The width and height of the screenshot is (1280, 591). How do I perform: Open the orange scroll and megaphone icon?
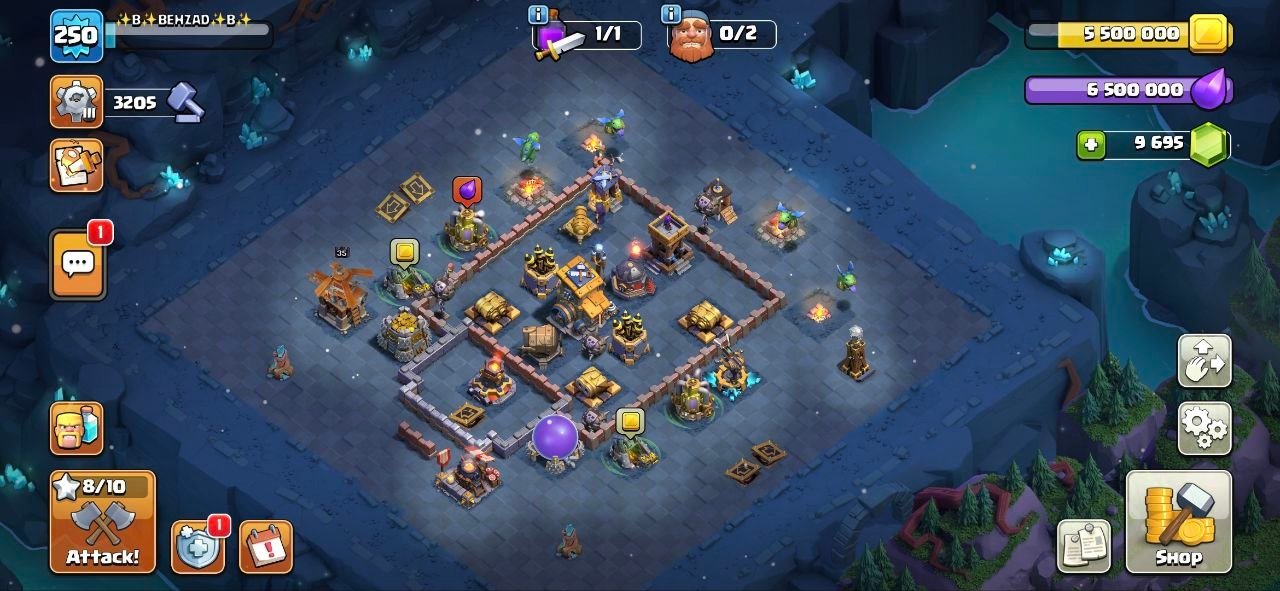(x=76, y=165)
